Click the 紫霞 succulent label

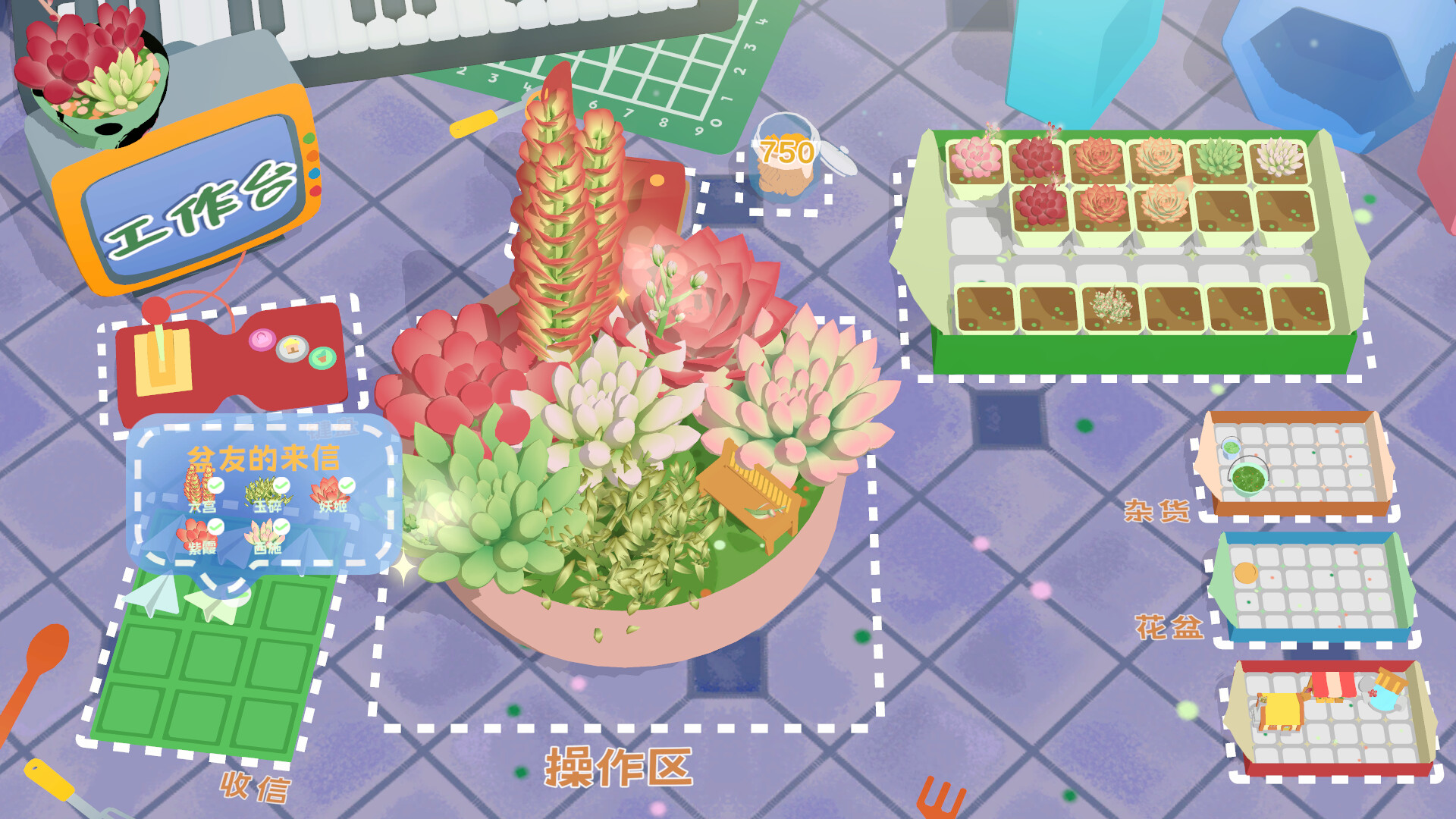(202, 549)
